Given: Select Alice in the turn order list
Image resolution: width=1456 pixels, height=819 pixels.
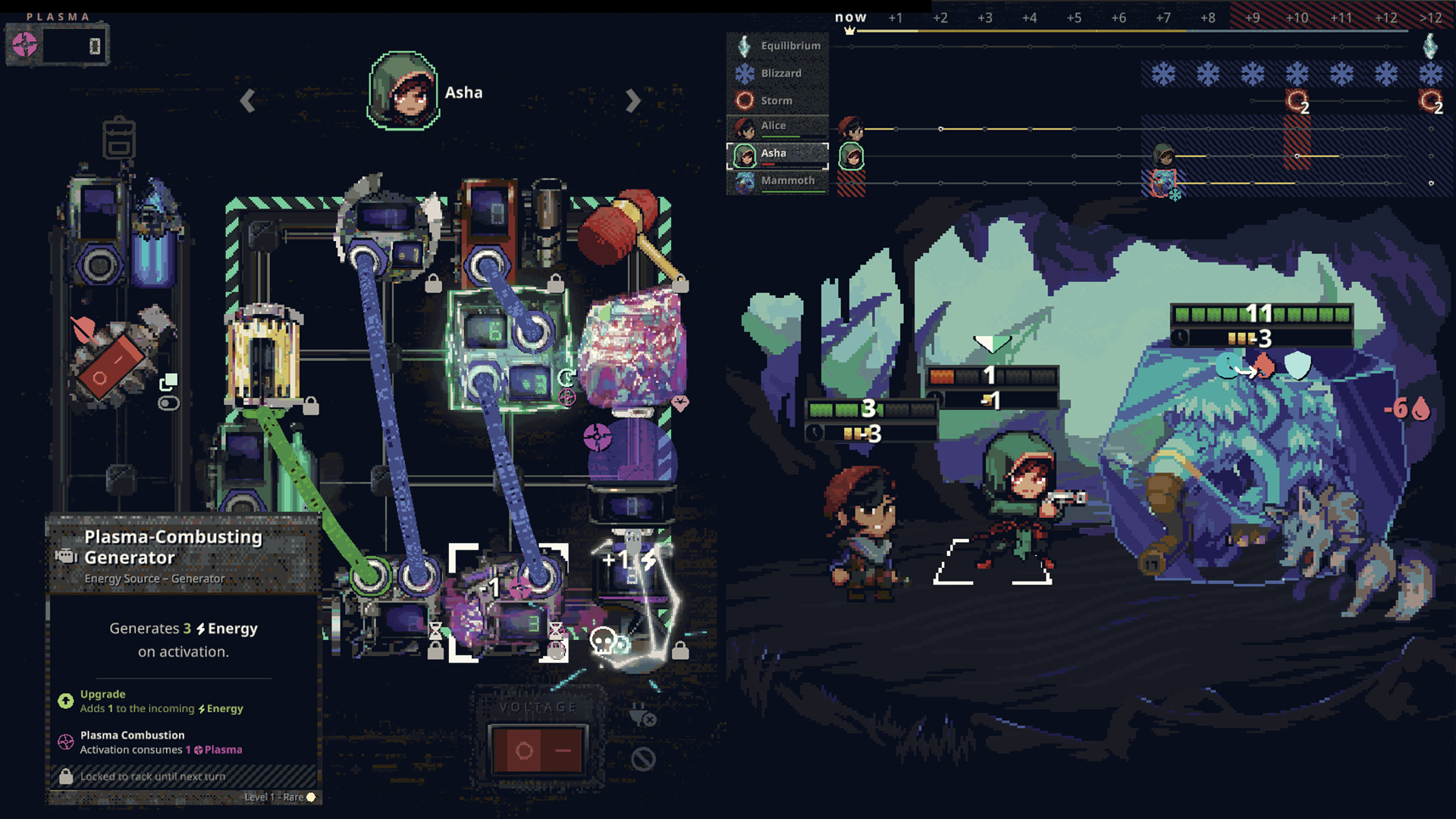Looking at the screenshot, I should [x=777, y=126].
